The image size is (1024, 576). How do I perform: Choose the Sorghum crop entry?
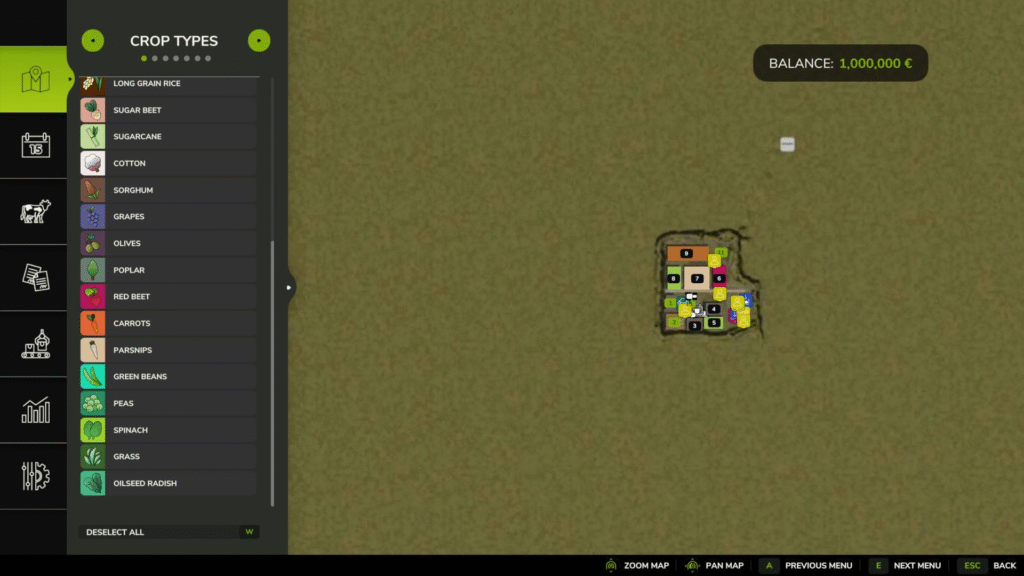point(168,190)
